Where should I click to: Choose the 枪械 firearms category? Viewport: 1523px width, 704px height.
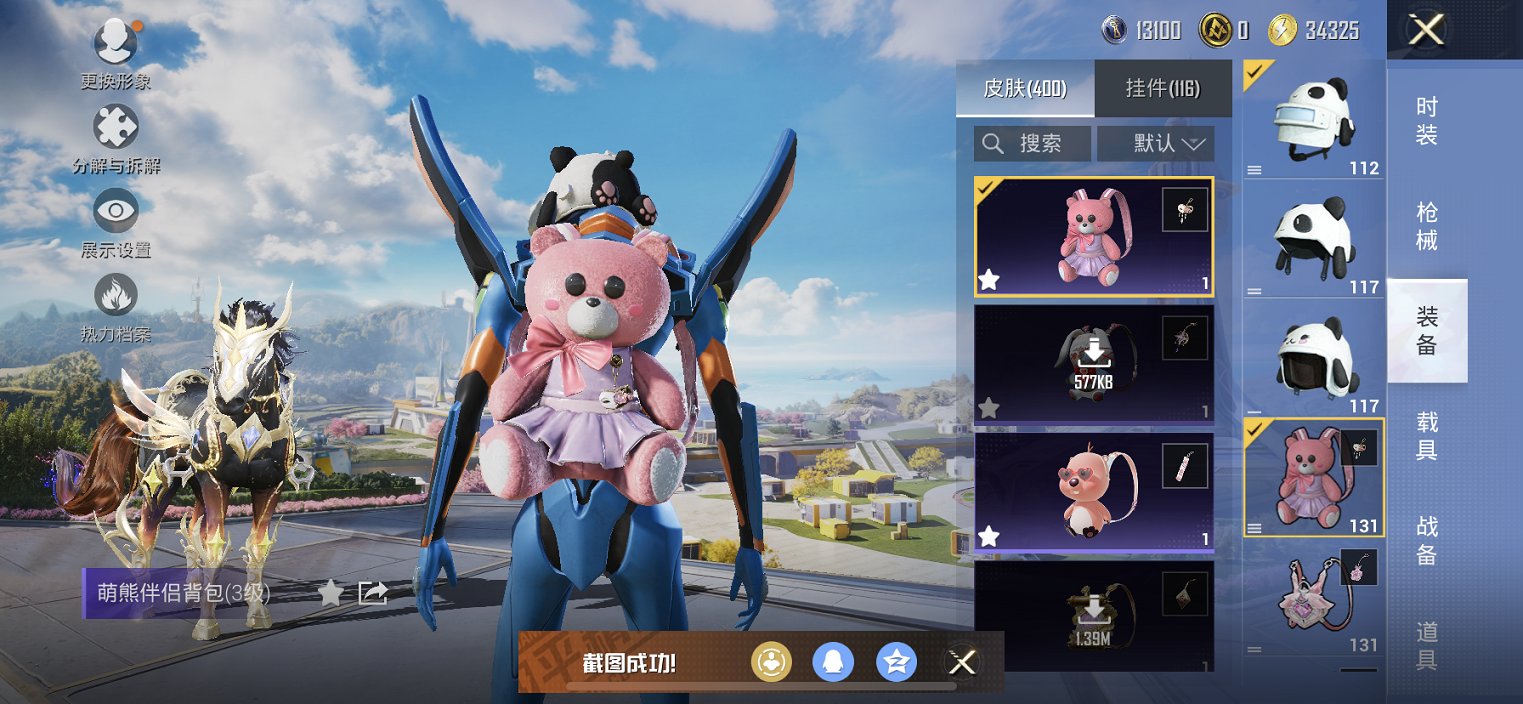point(1427,226)
